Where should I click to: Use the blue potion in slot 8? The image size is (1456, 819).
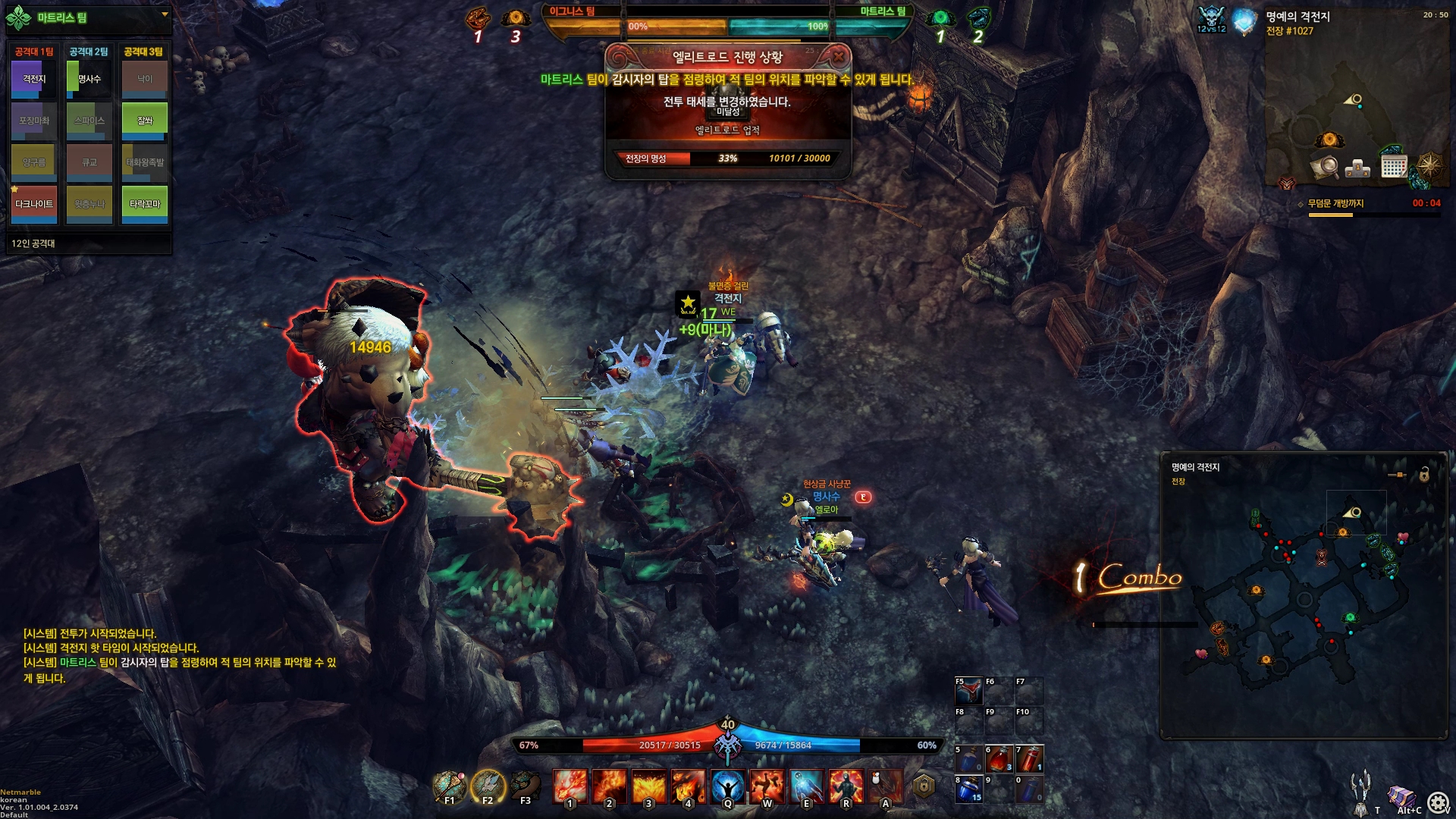coord(968,789)
